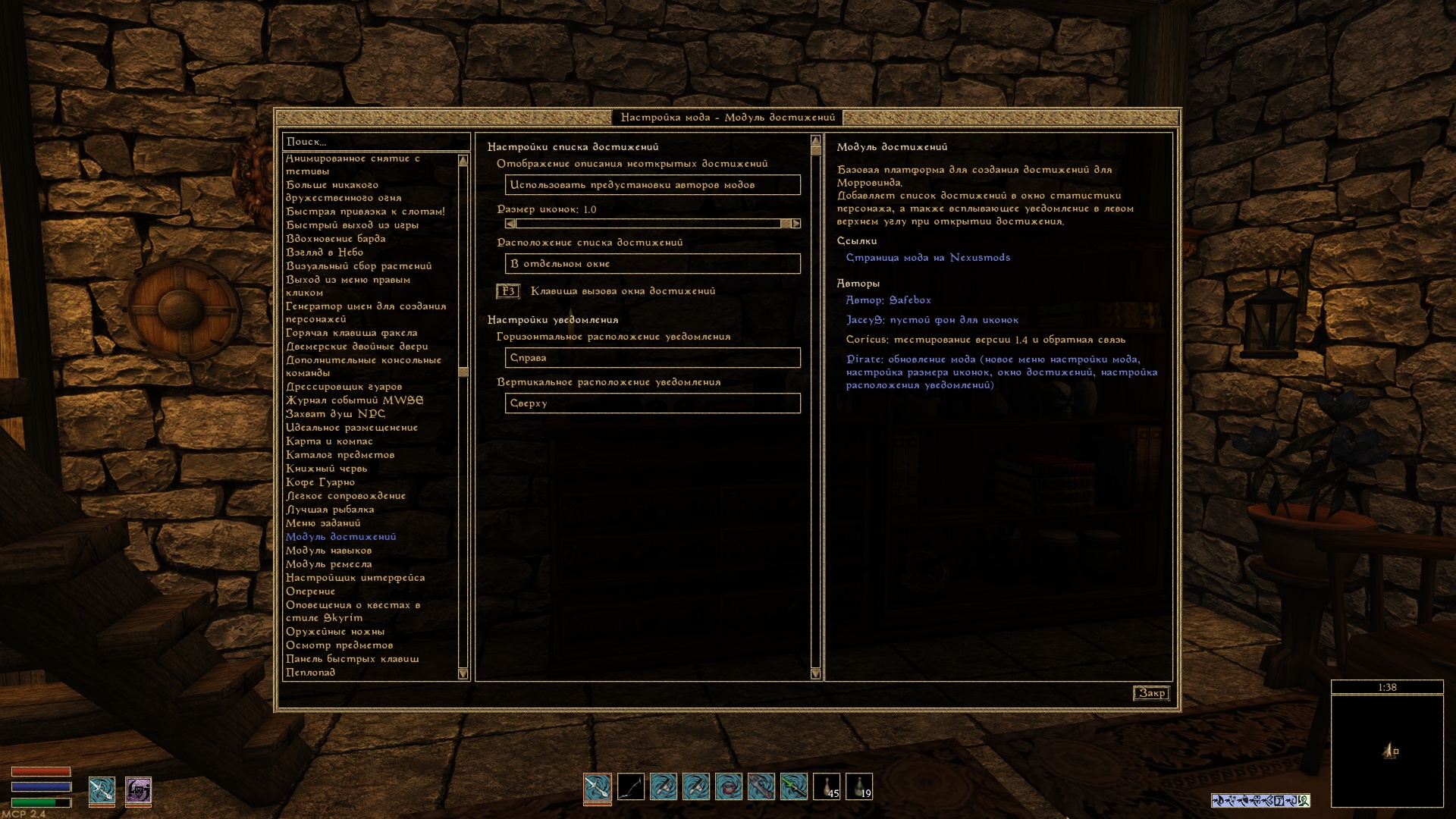Click the icon size slider's left arrow
Screen dimensions: 1456x819
pyautogui.click(x=510, y=224)
